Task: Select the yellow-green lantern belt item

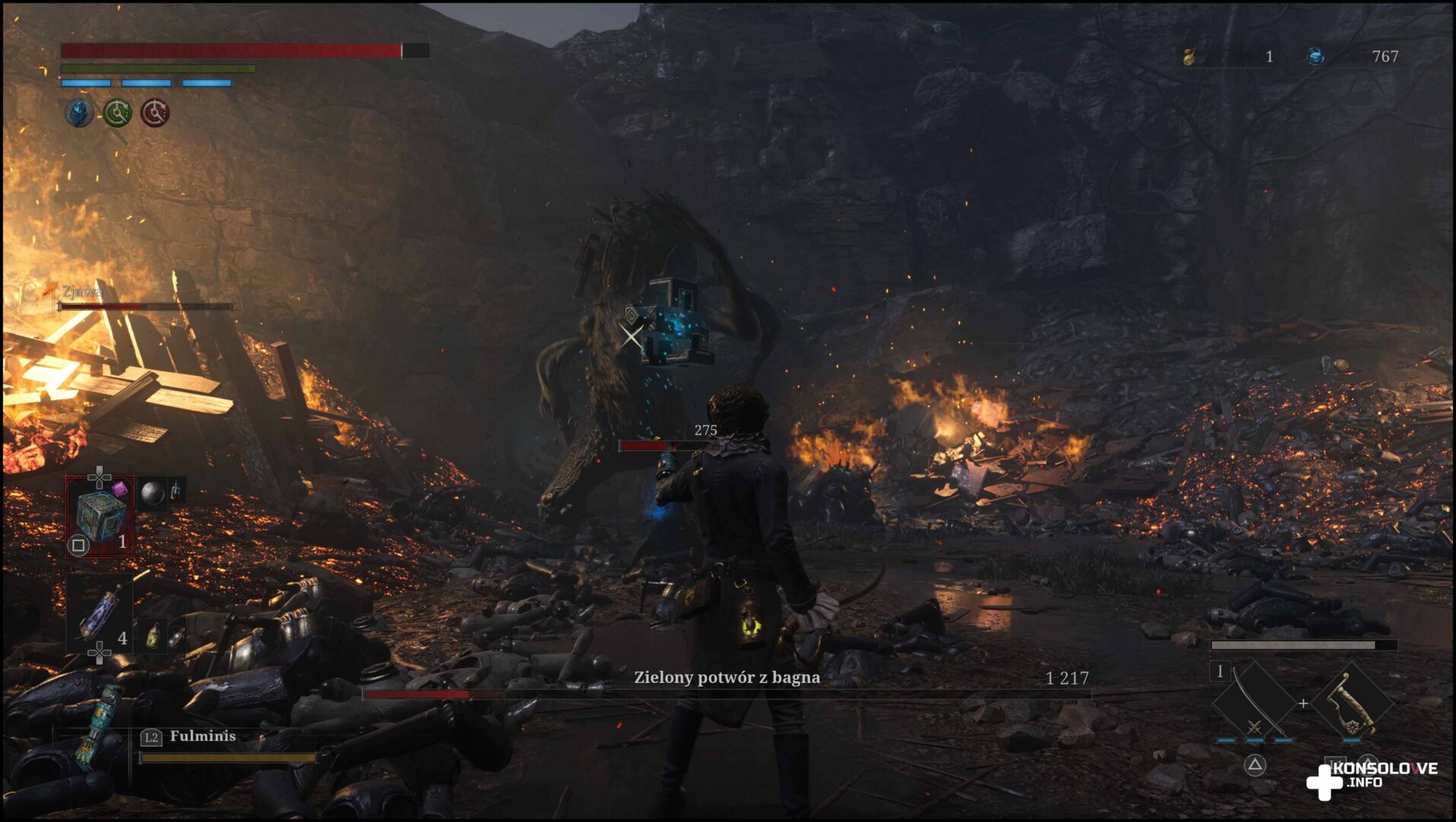Action: click(154, 636)
